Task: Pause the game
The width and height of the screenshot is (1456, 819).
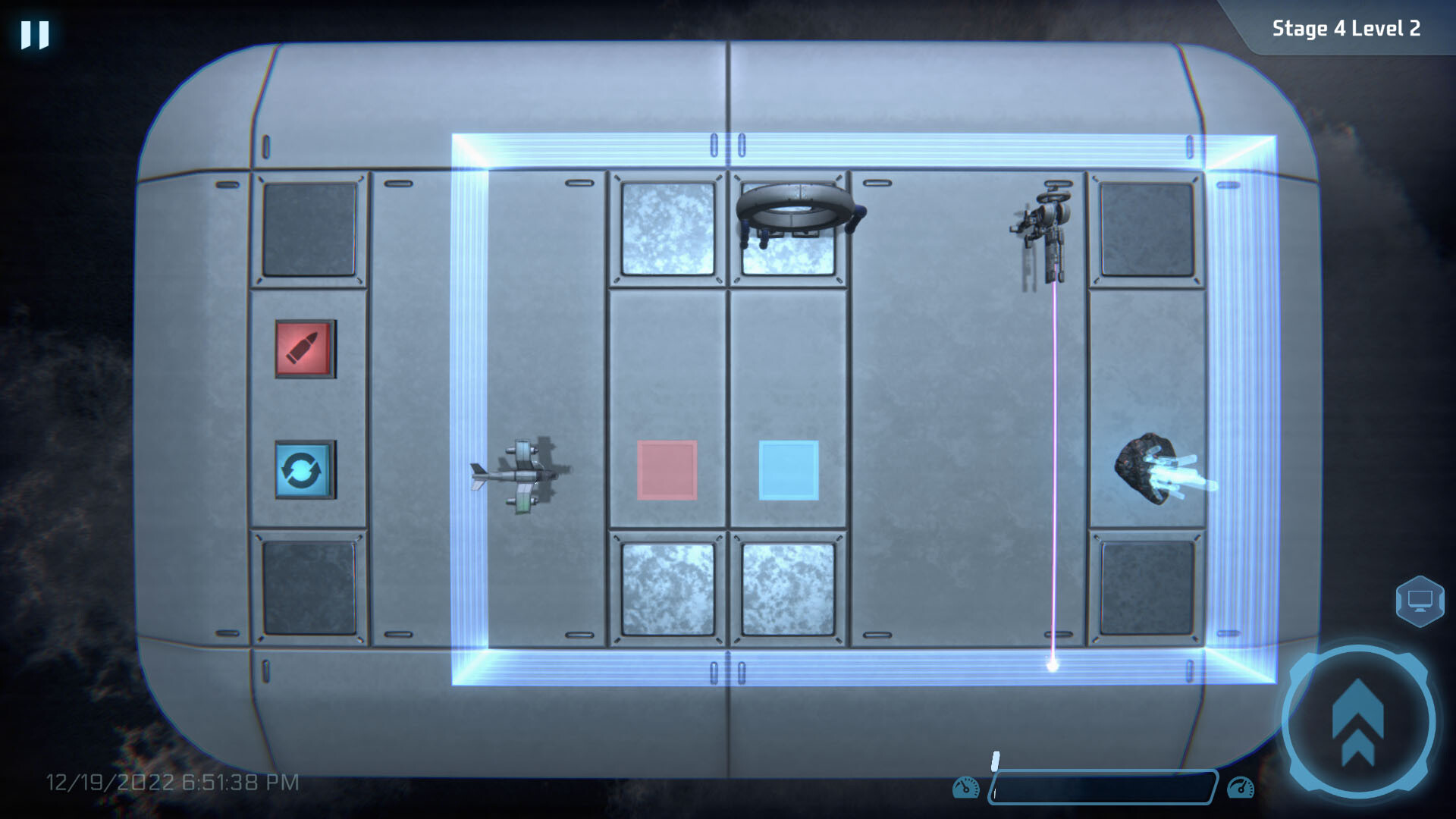Action: coord(33,33)
